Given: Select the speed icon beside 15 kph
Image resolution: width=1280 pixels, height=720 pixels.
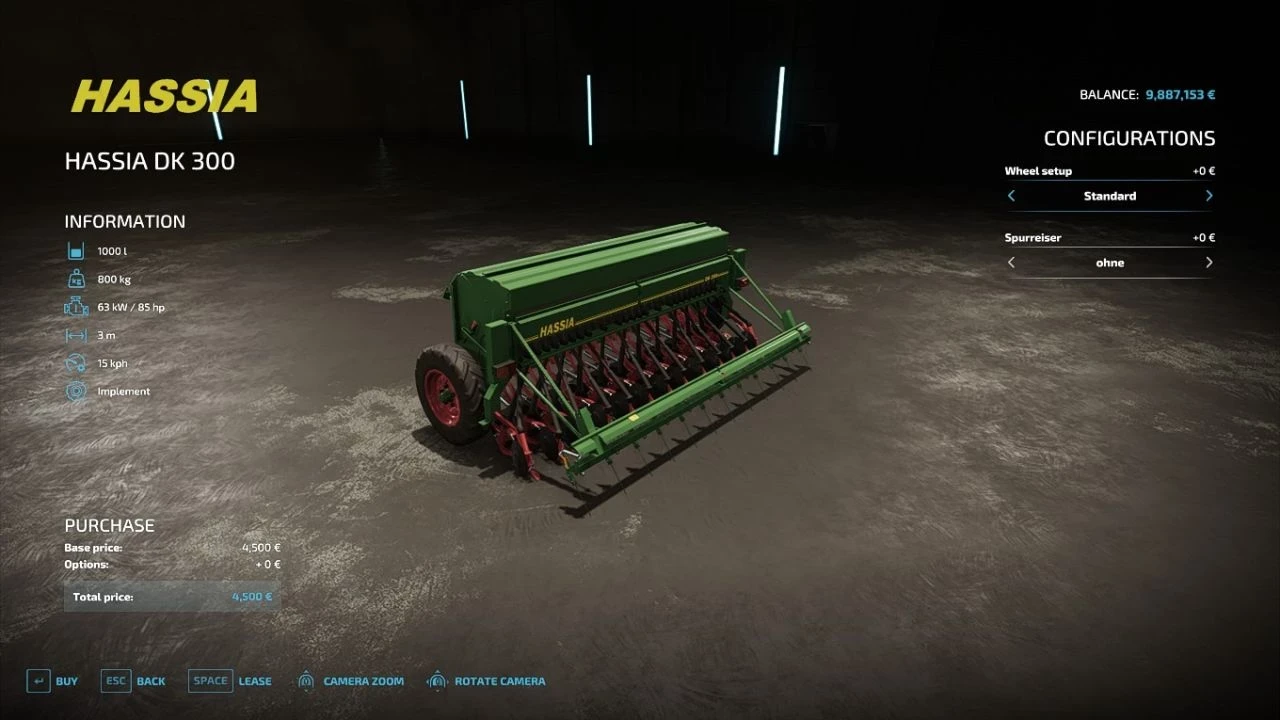Looking at the screenshot, I should 75,362.
